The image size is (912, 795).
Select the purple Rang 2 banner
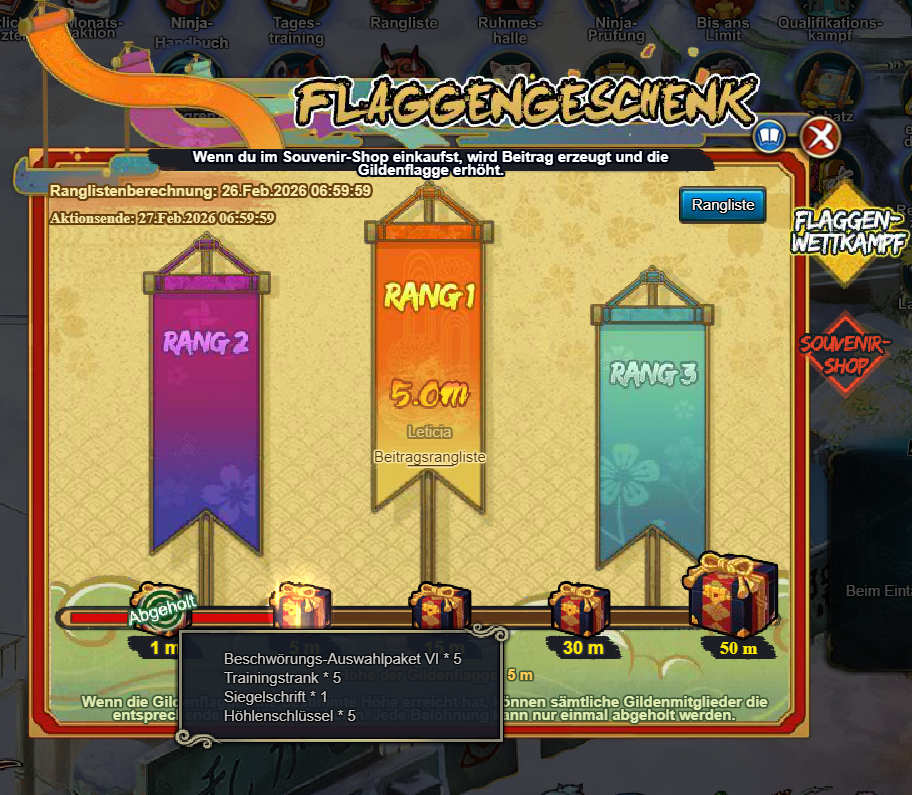[206, 400]
